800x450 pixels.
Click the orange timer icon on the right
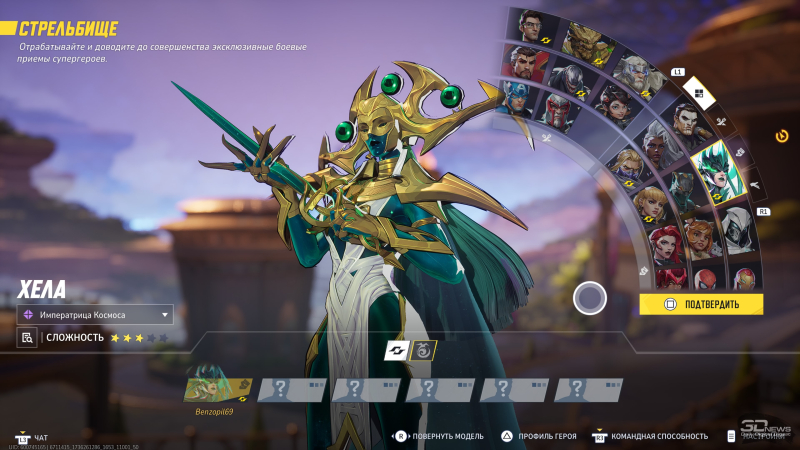(782, 135)
